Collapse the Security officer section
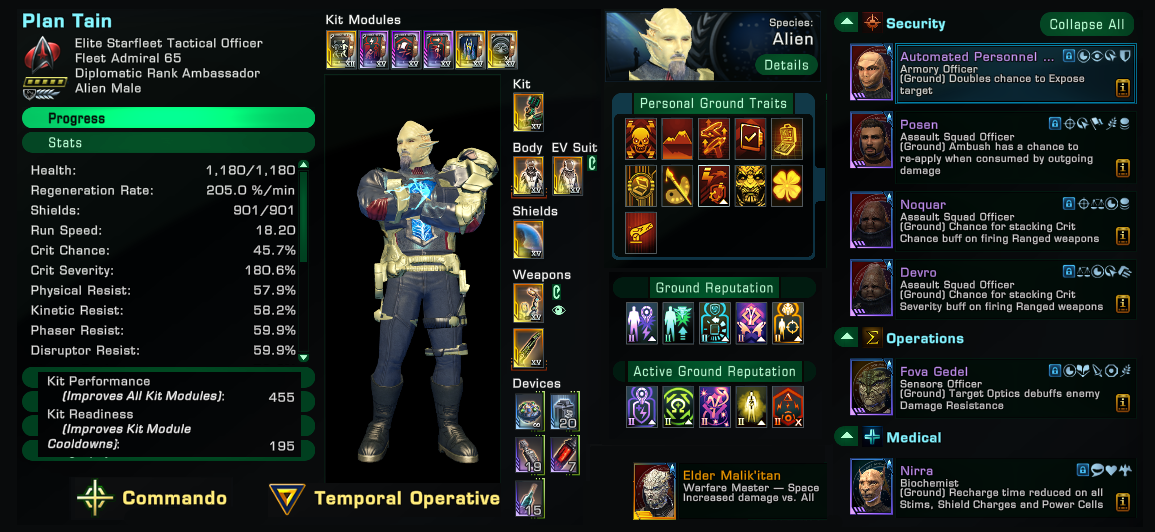Image resolution: width=1155 pixels, height=532 pixels. [x=846, y=22]
